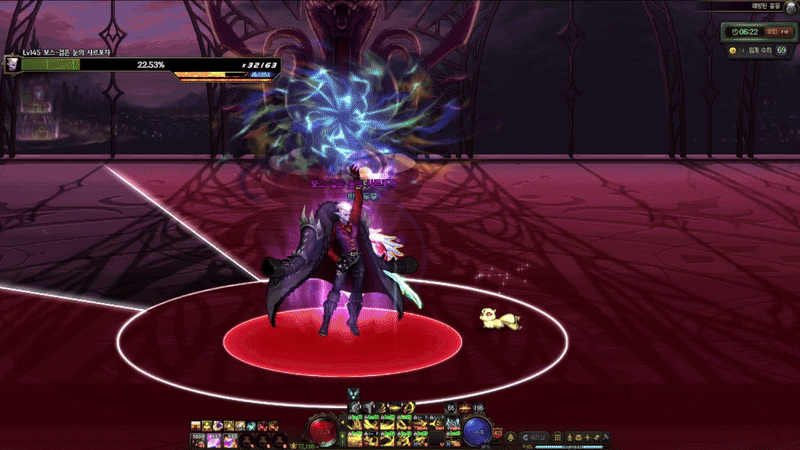Click the boss portrait icon
The height and width of the screenshot is (450, 800).
coord(11,63)
